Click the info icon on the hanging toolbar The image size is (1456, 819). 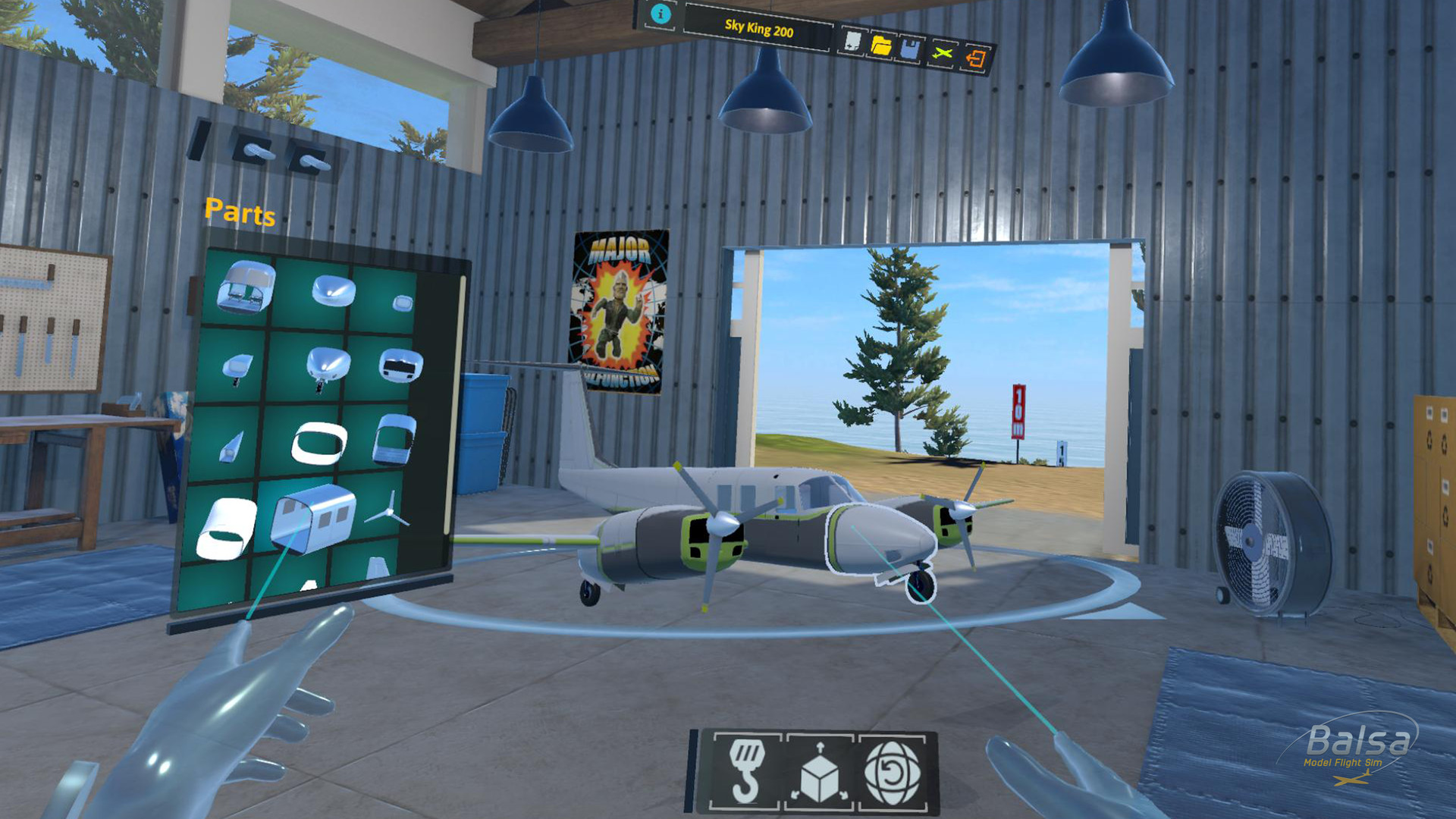tap(661, 14)
